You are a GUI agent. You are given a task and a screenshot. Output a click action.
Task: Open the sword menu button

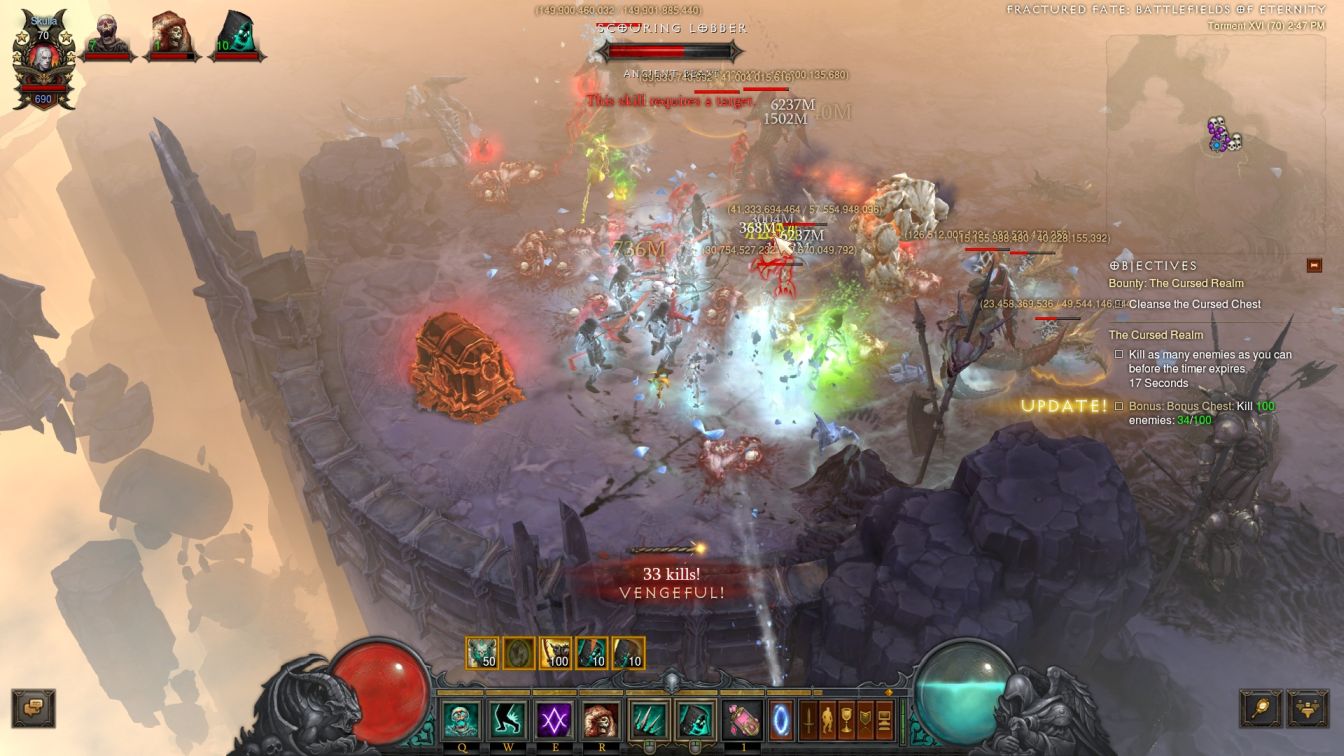809,720
